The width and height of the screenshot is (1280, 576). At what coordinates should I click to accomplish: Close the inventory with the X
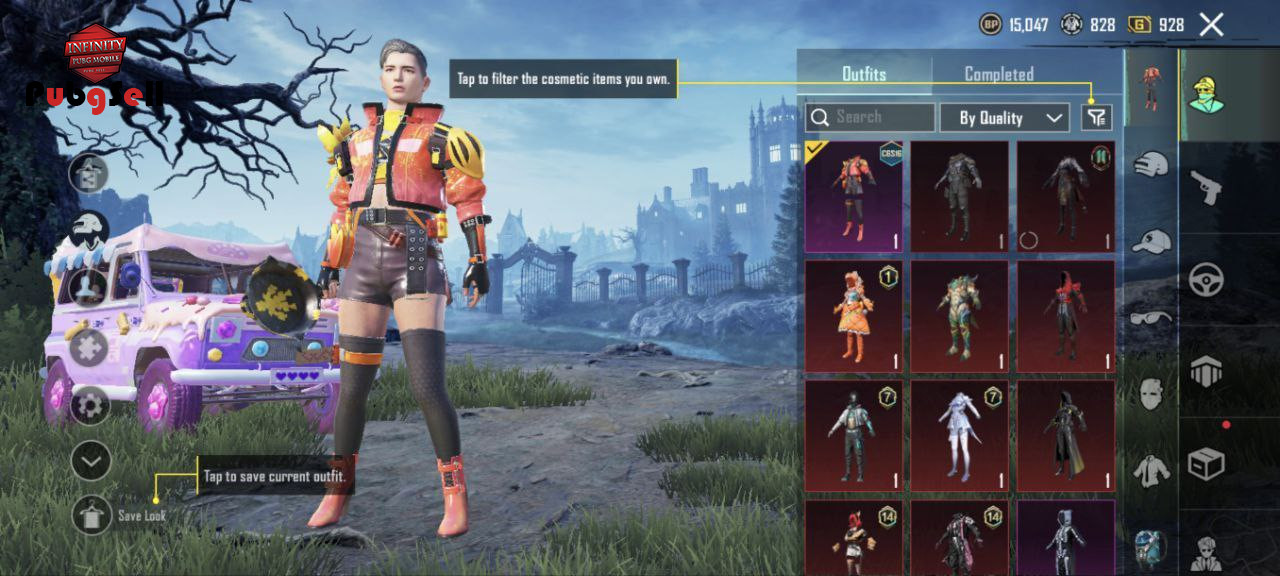point(1211,25)
